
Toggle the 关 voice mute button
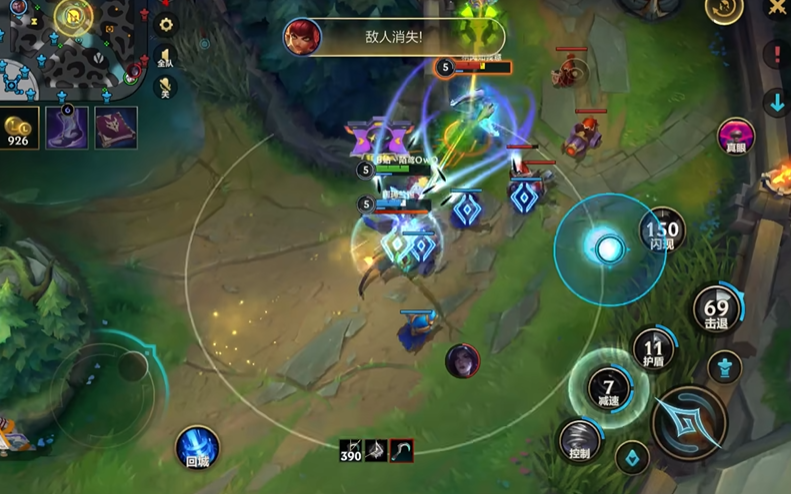click(166, 89)
